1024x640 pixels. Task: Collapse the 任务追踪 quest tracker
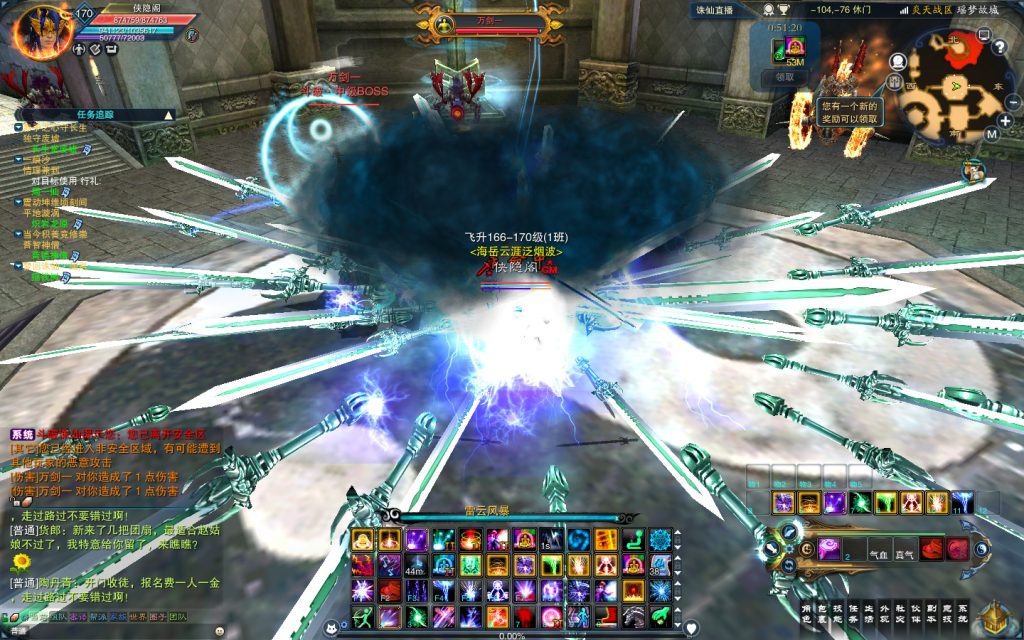pos(168,115)
